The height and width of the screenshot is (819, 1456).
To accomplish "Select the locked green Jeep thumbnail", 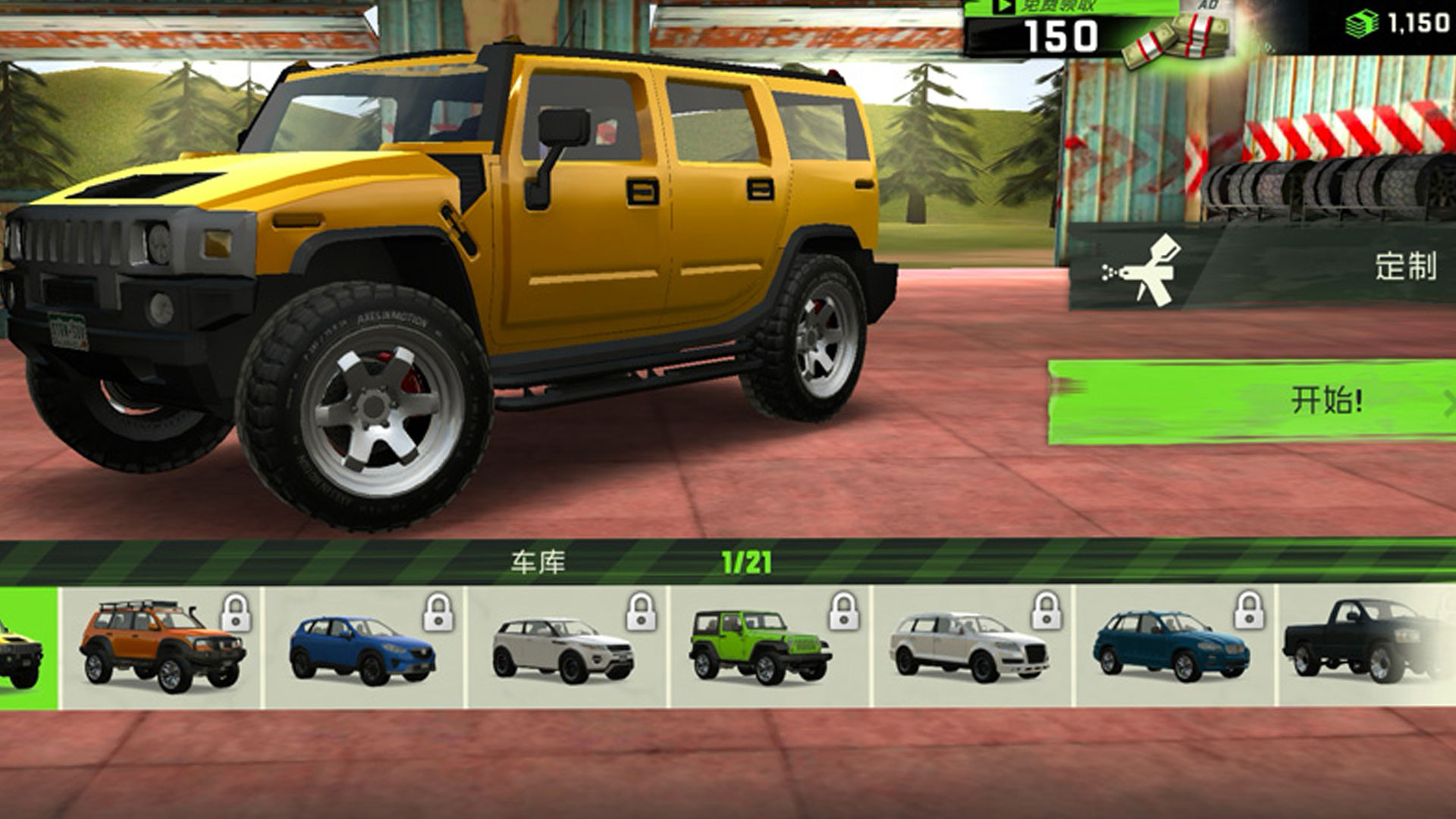I will (x=770, y=647).
